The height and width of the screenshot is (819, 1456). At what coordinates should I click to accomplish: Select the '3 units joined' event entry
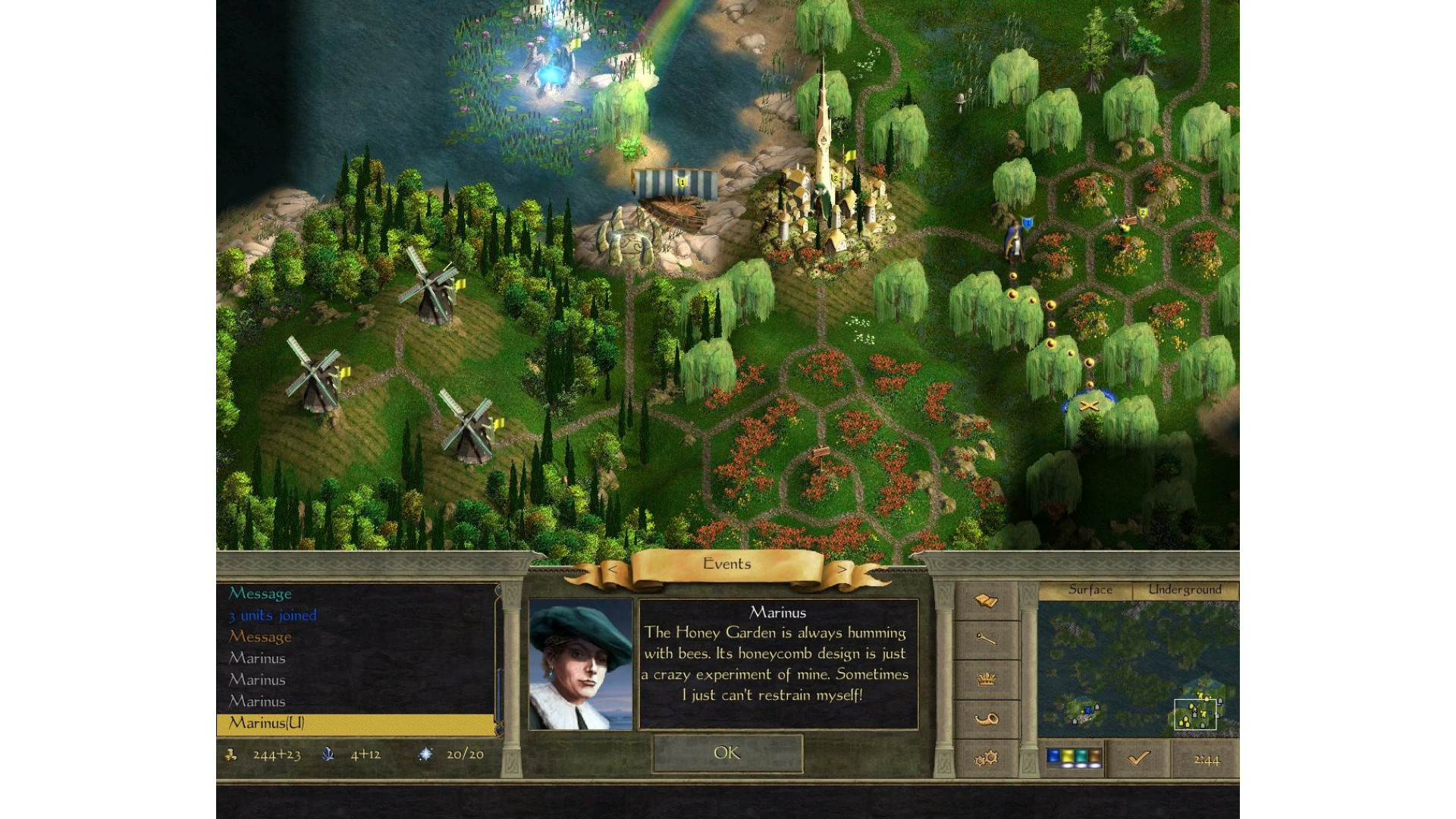click(x=273, y=615)
